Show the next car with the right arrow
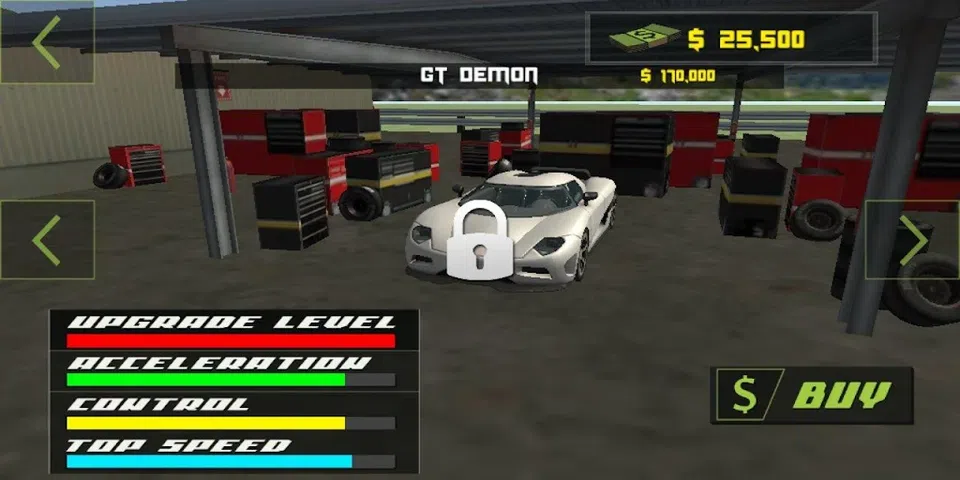Viewport: 960px width, 480px height. point(911,240)
